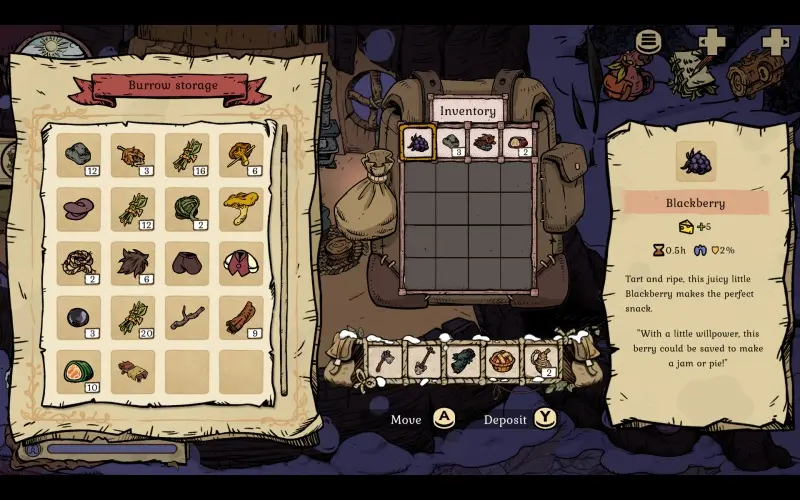Open the journal notebook icon
The height and width of the screenshot is (500, 800).
[692, 73]
